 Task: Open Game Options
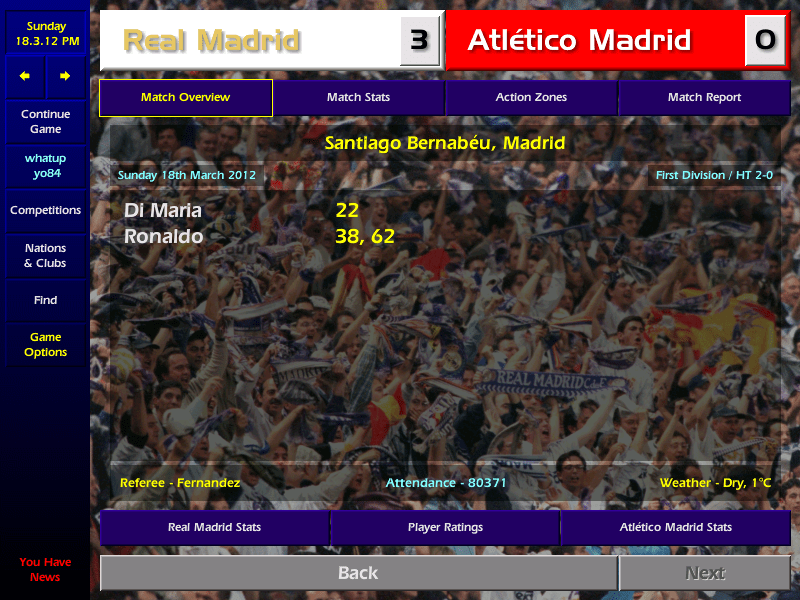tap(45, 345)
